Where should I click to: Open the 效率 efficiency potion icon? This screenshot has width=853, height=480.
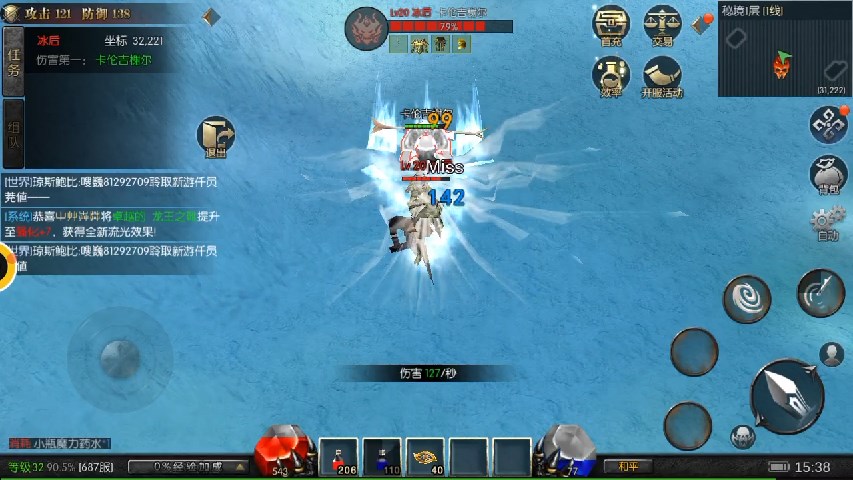point(611,76)
